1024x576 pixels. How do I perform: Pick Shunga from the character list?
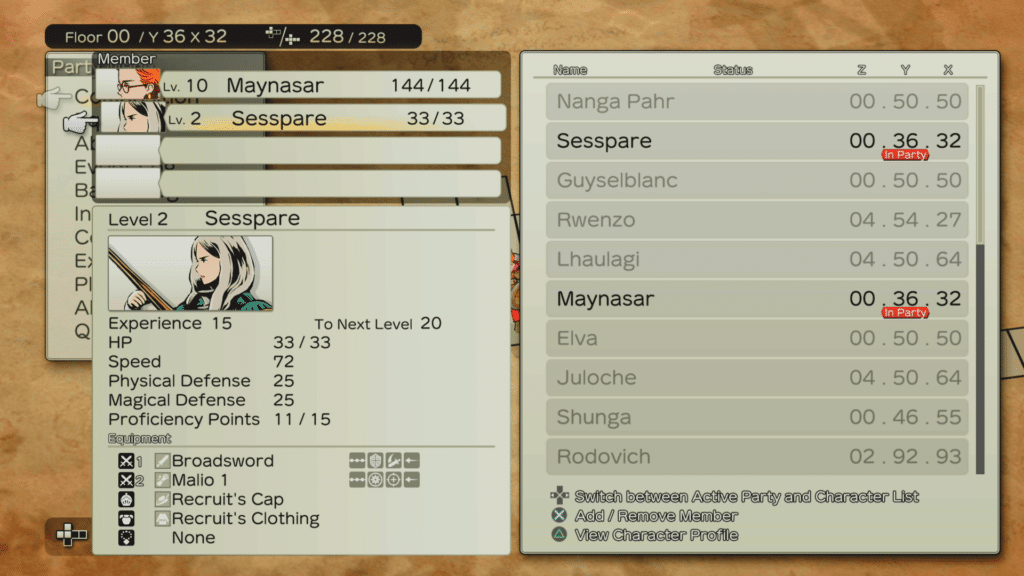[758, 417]
